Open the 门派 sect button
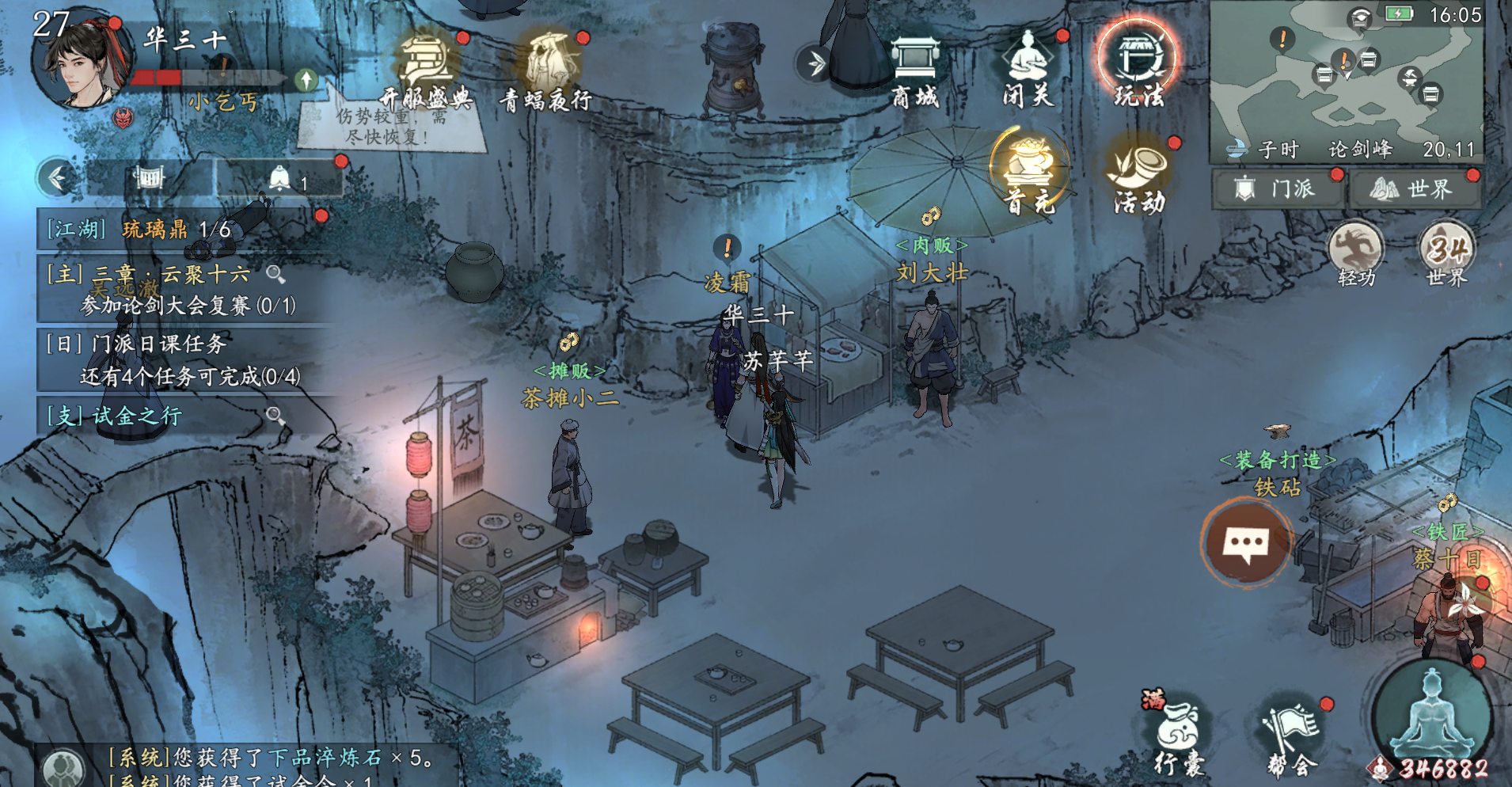The width and height of the screenshot is (1512, 787). [1276, 189]
